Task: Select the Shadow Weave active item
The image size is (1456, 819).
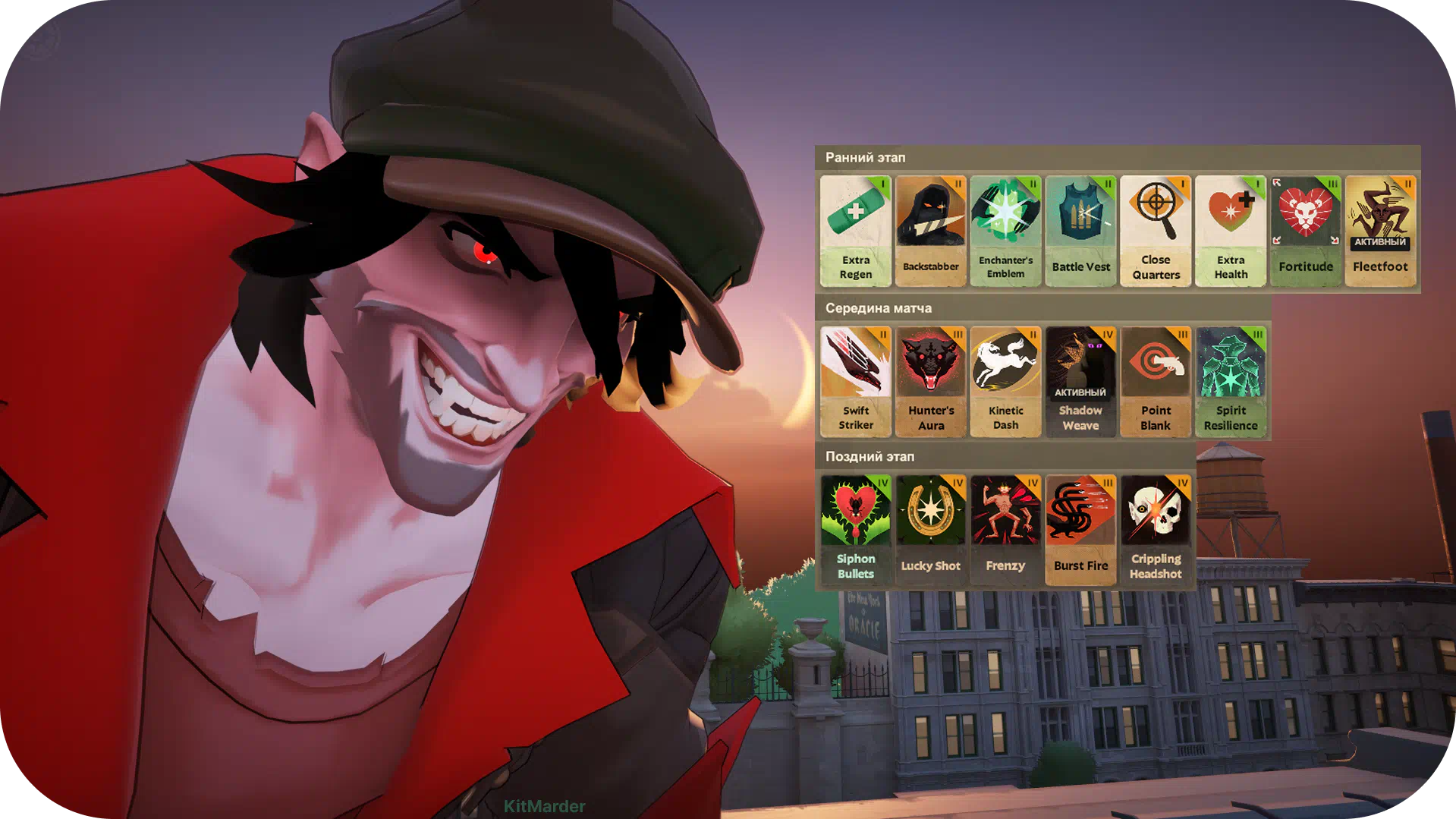Action: [x=1080, y=381]
